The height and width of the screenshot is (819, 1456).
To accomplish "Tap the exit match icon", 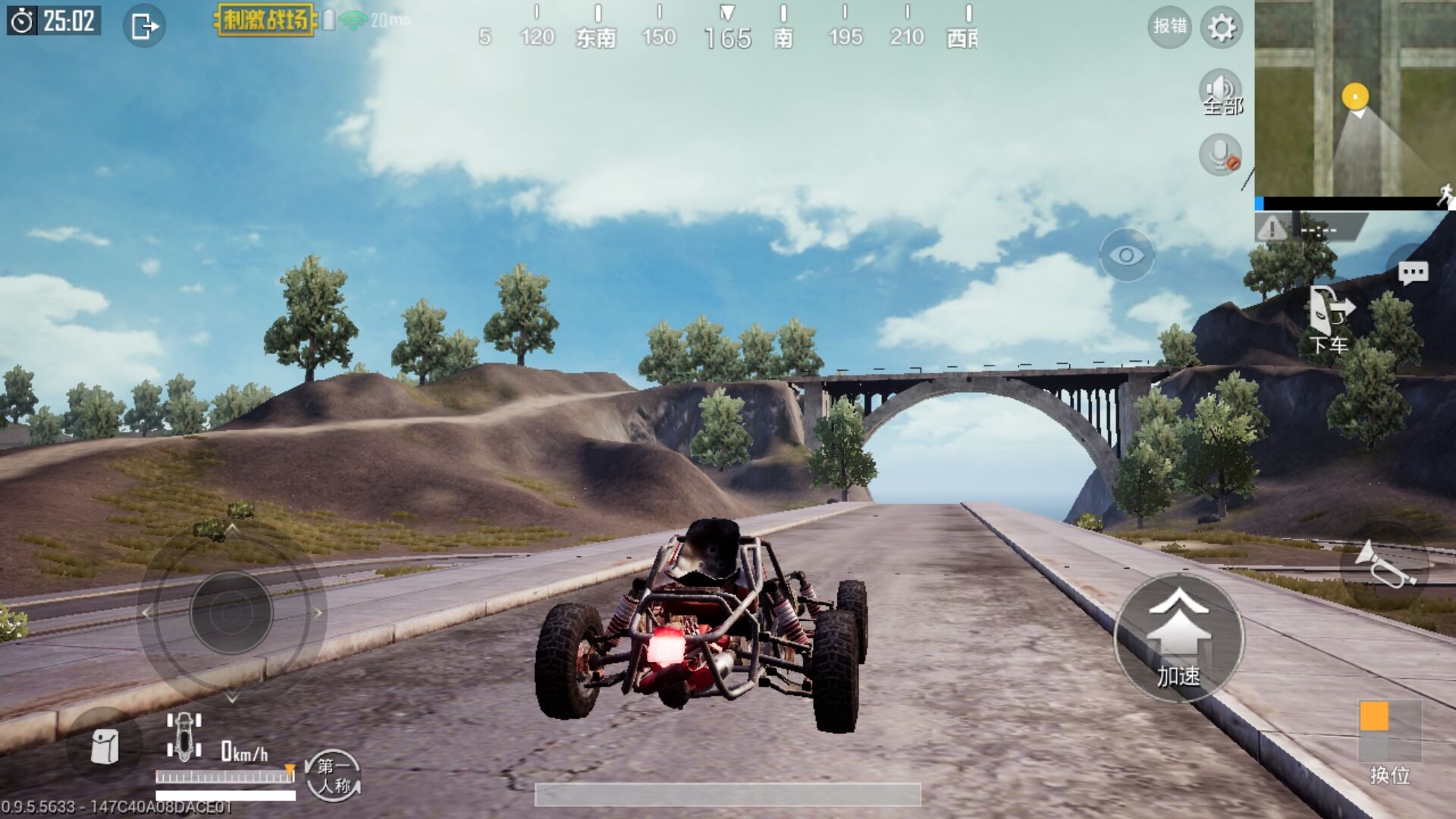I will pyautogui.click(x=144, y=27).
